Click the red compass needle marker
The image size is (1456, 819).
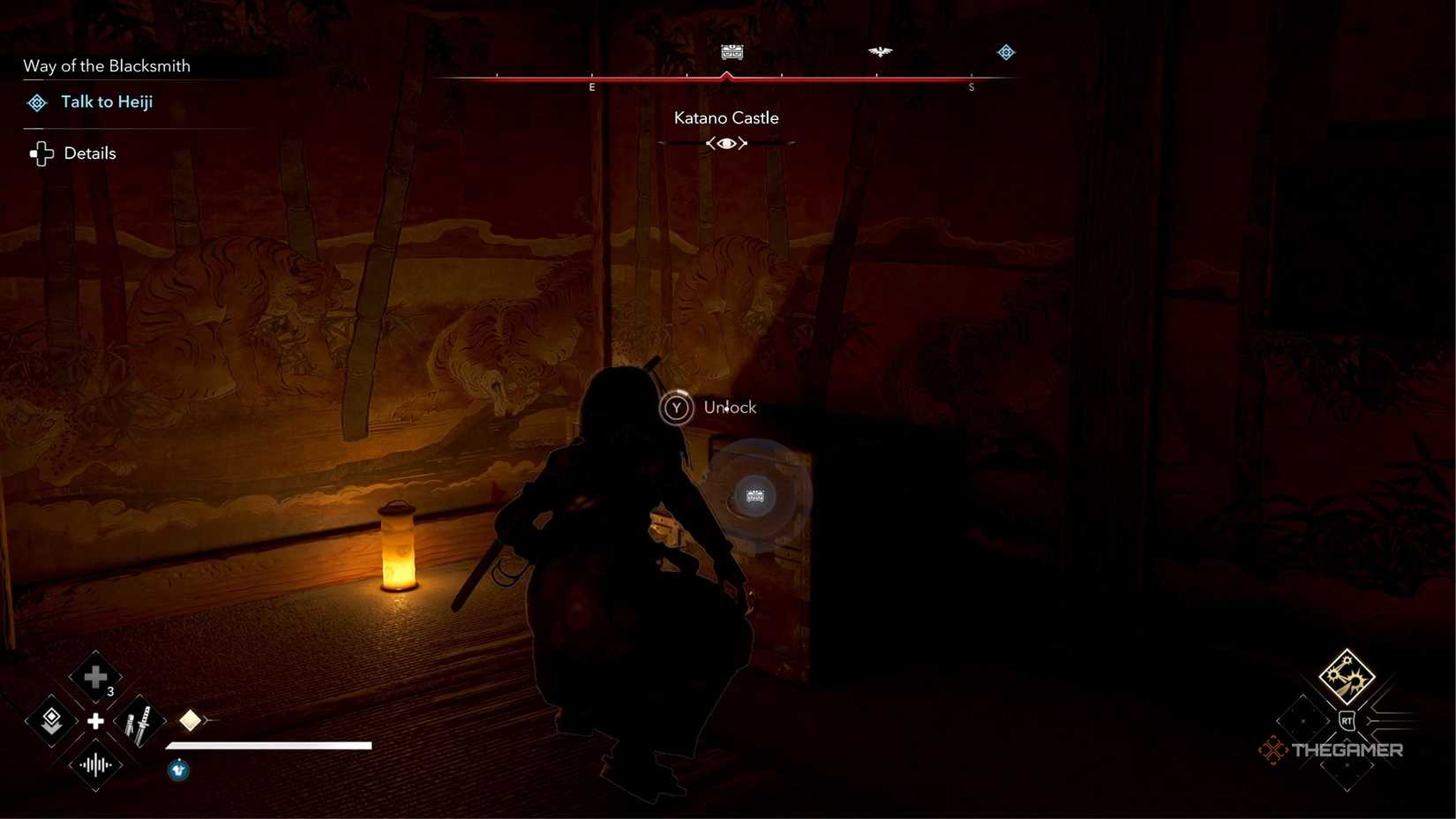[726, 77]
